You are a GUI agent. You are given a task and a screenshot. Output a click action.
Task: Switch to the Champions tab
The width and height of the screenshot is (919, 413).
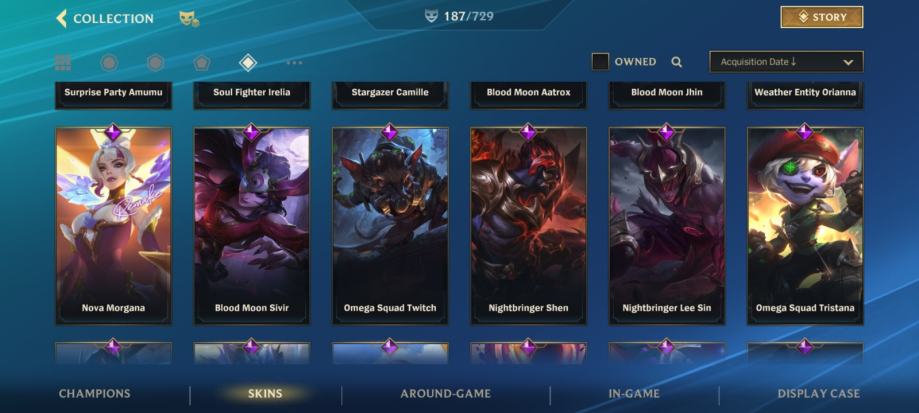coord(94,394)
